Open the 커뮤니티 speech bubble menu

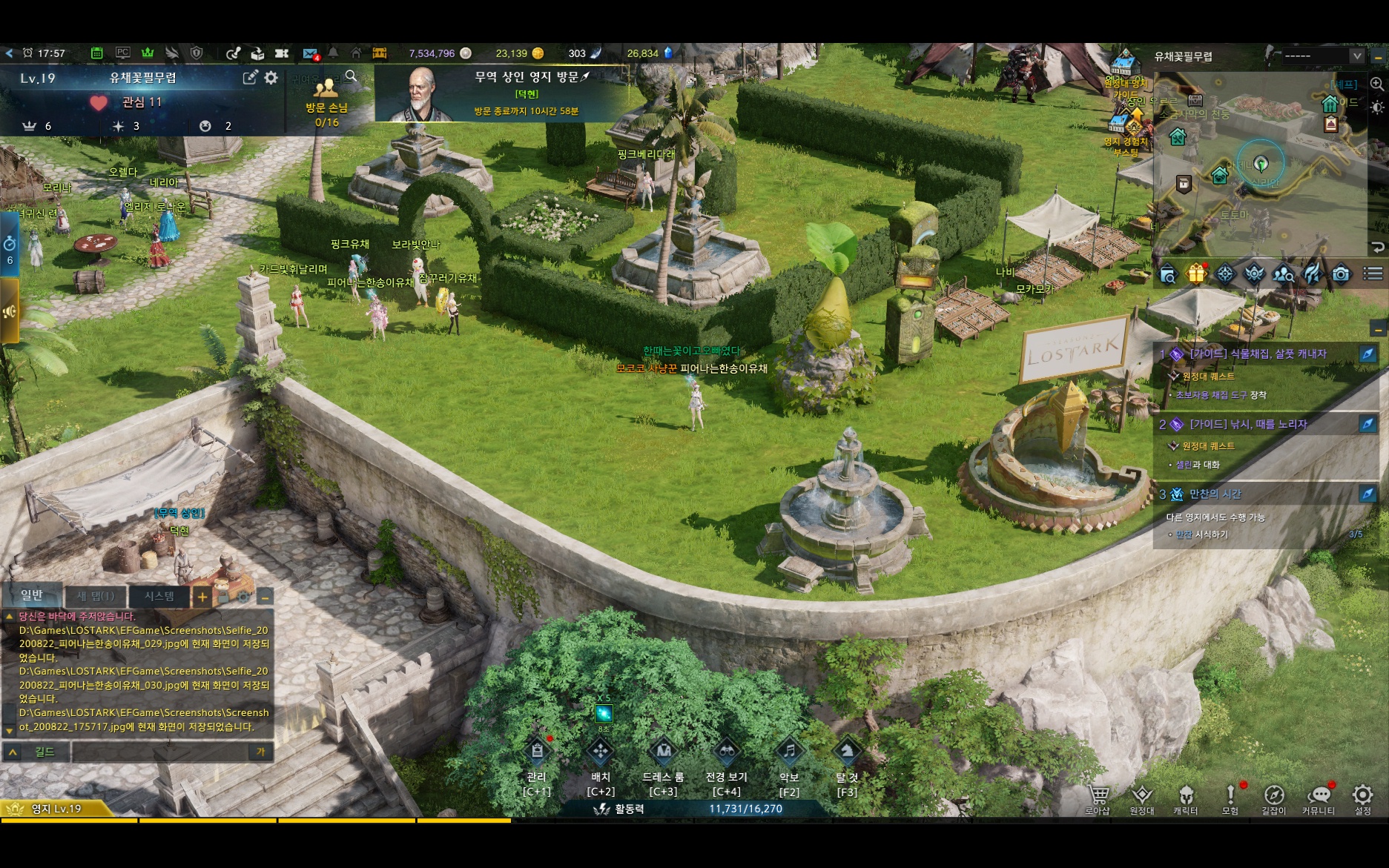[x=1318, y=796]
